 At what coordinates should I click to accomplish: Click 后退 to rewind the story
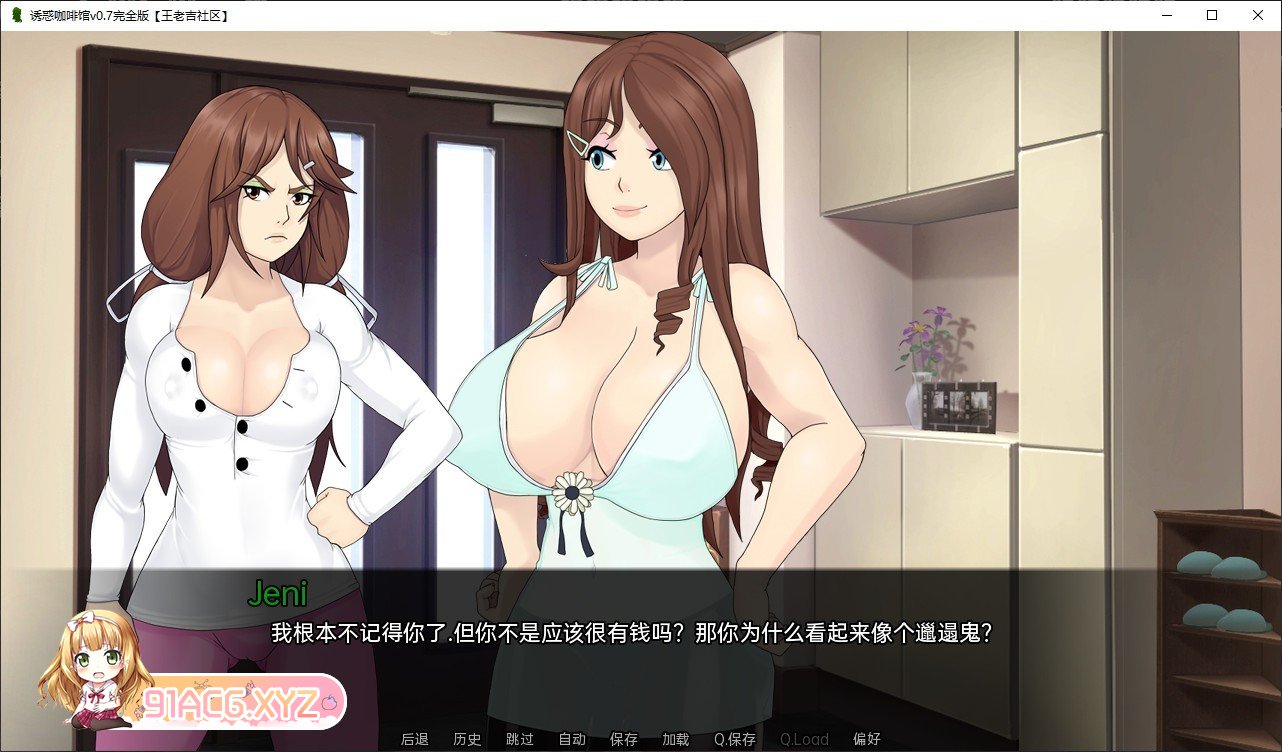click(414, 740)
